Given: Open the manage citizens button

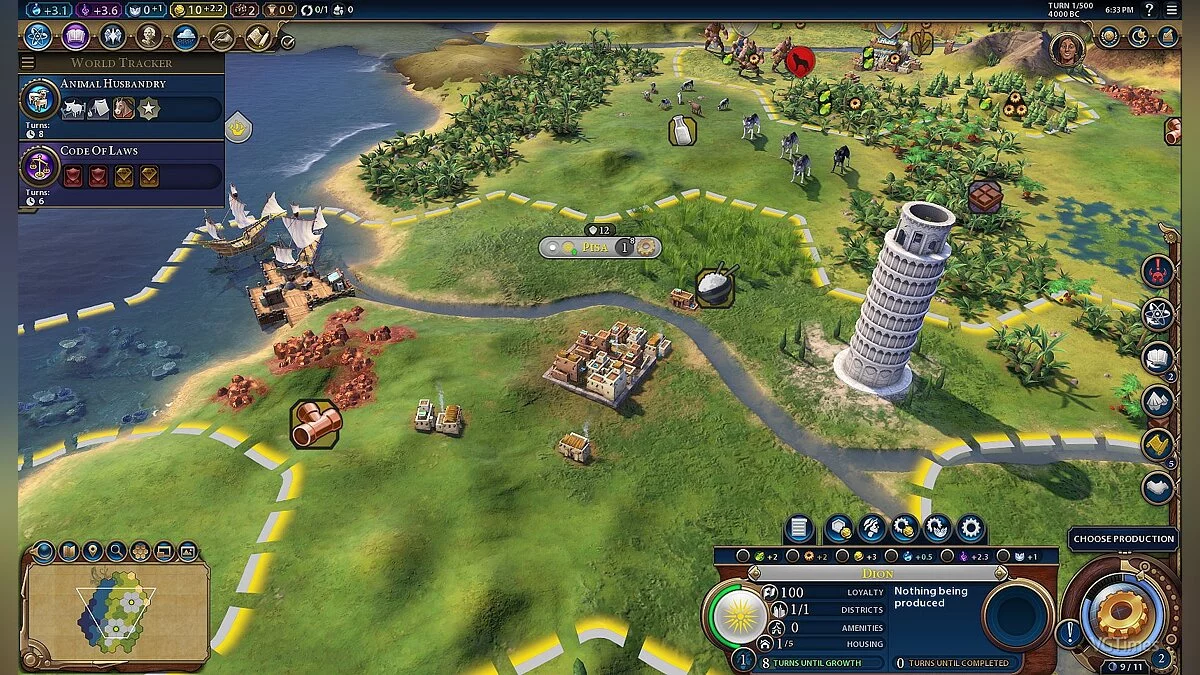Looking at the screenshot, I should [x=871, y=528].
